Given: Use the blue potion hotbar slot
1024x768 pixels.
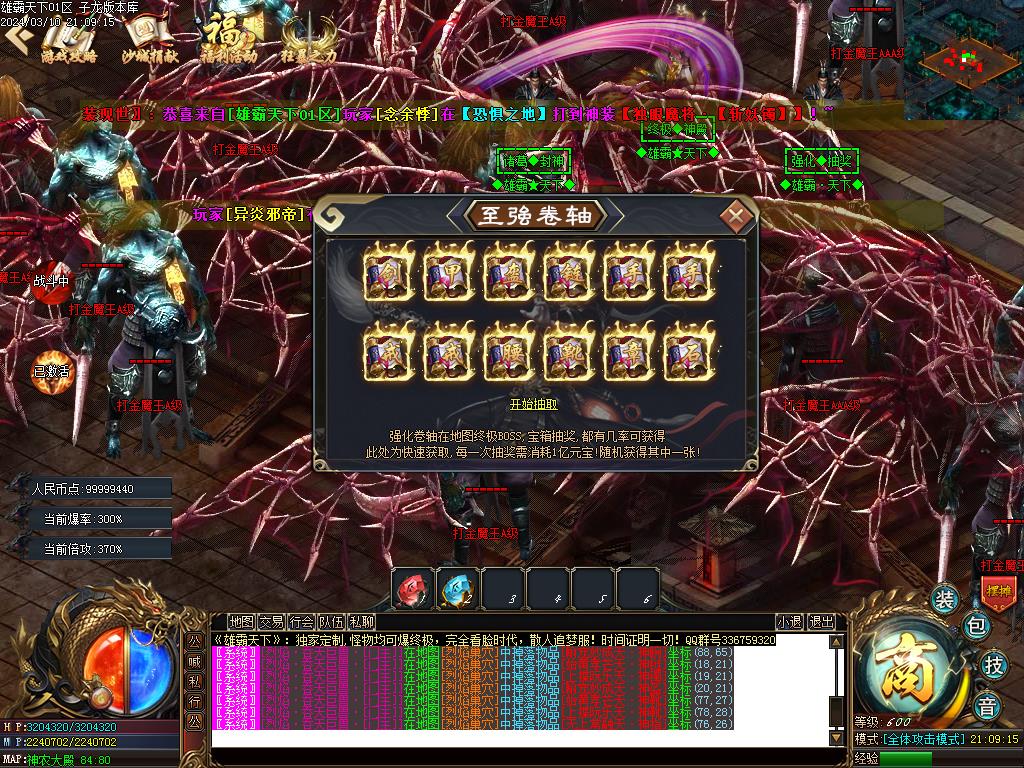Looking at the screenshot, I should (x=457, y=588).
